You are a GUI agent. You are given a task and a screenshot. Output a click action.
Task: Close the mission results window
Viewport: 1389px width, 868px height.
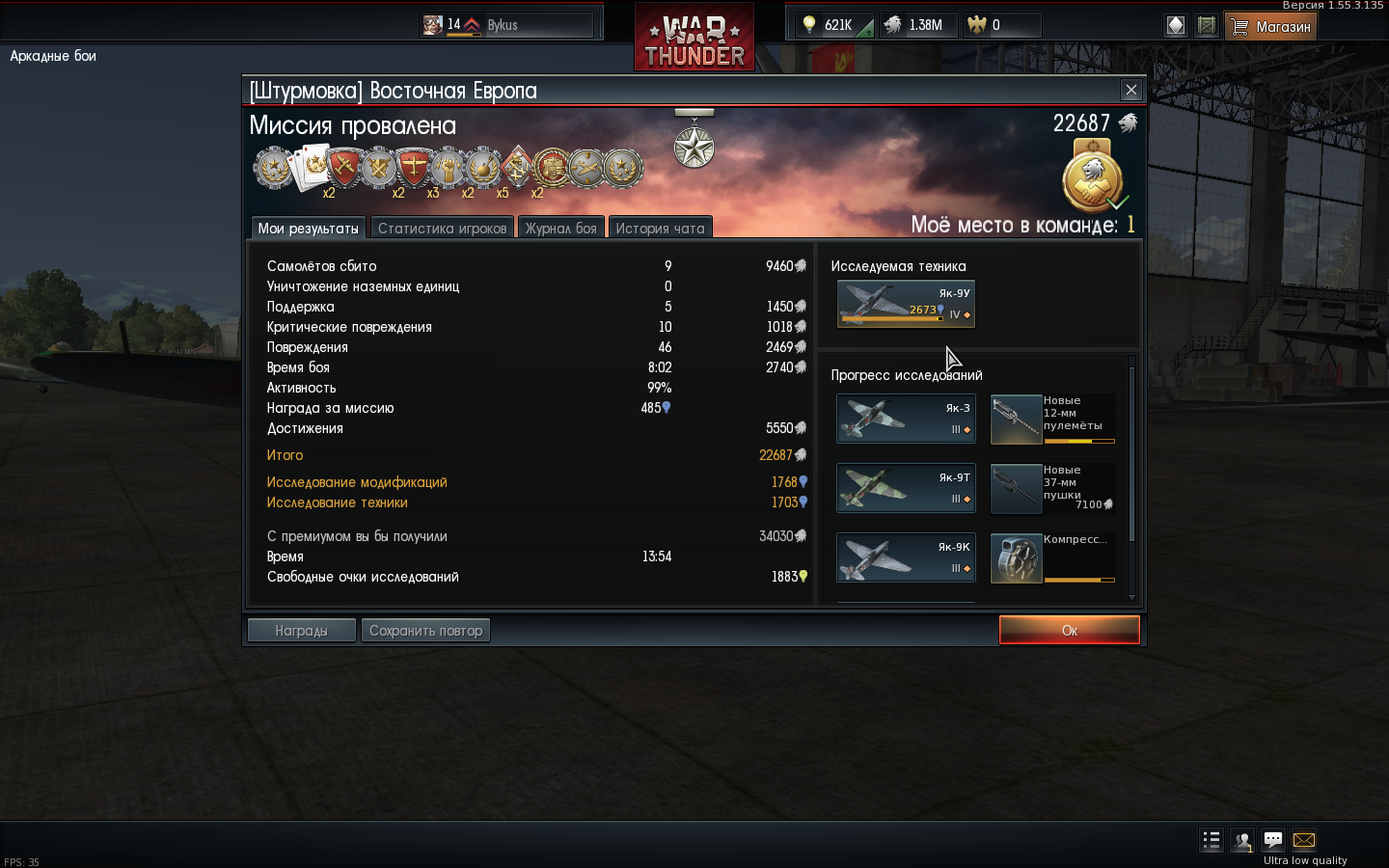point(1131,90)
